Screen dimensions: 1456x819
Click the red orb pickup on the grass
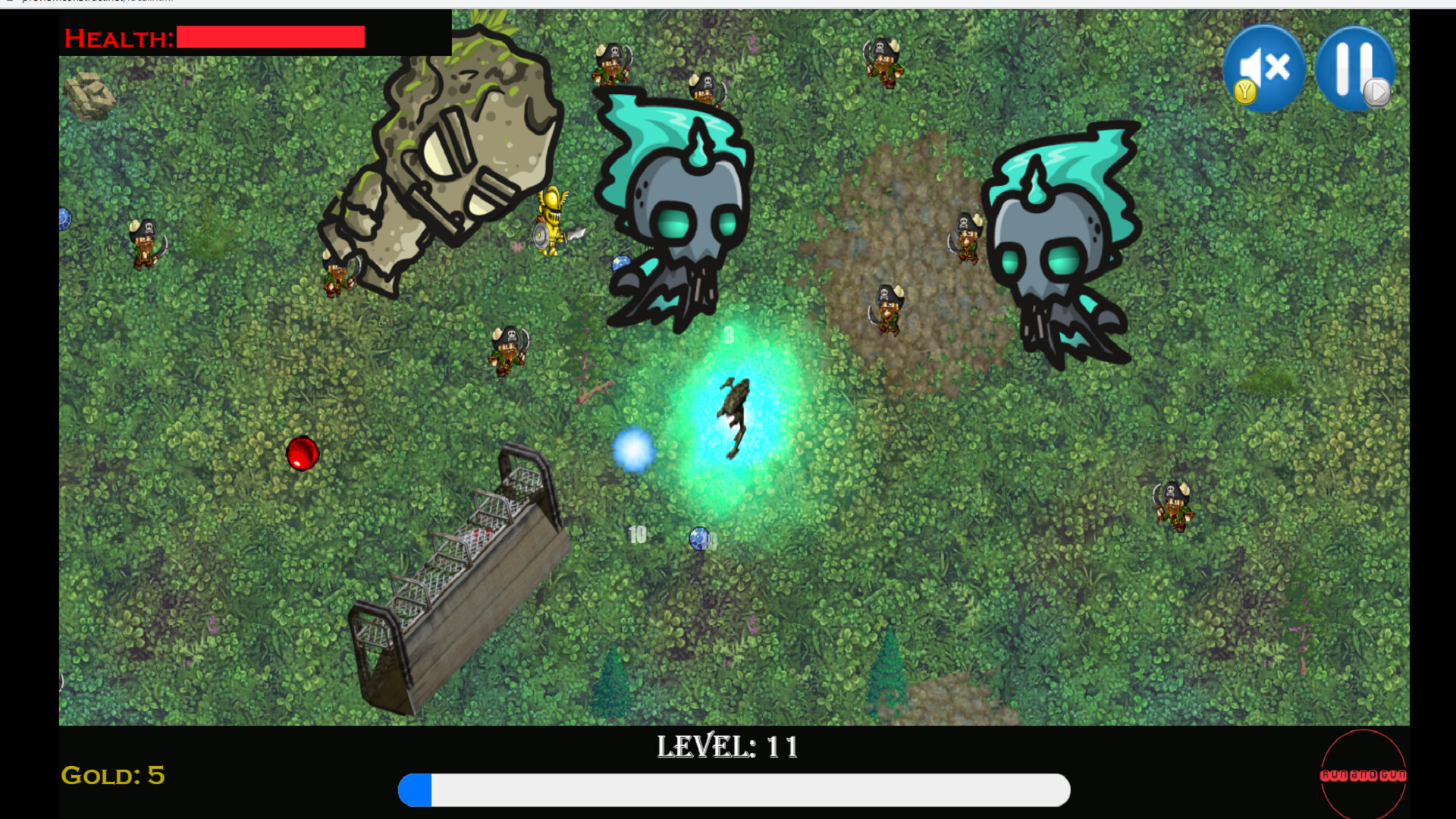point(303,453)
